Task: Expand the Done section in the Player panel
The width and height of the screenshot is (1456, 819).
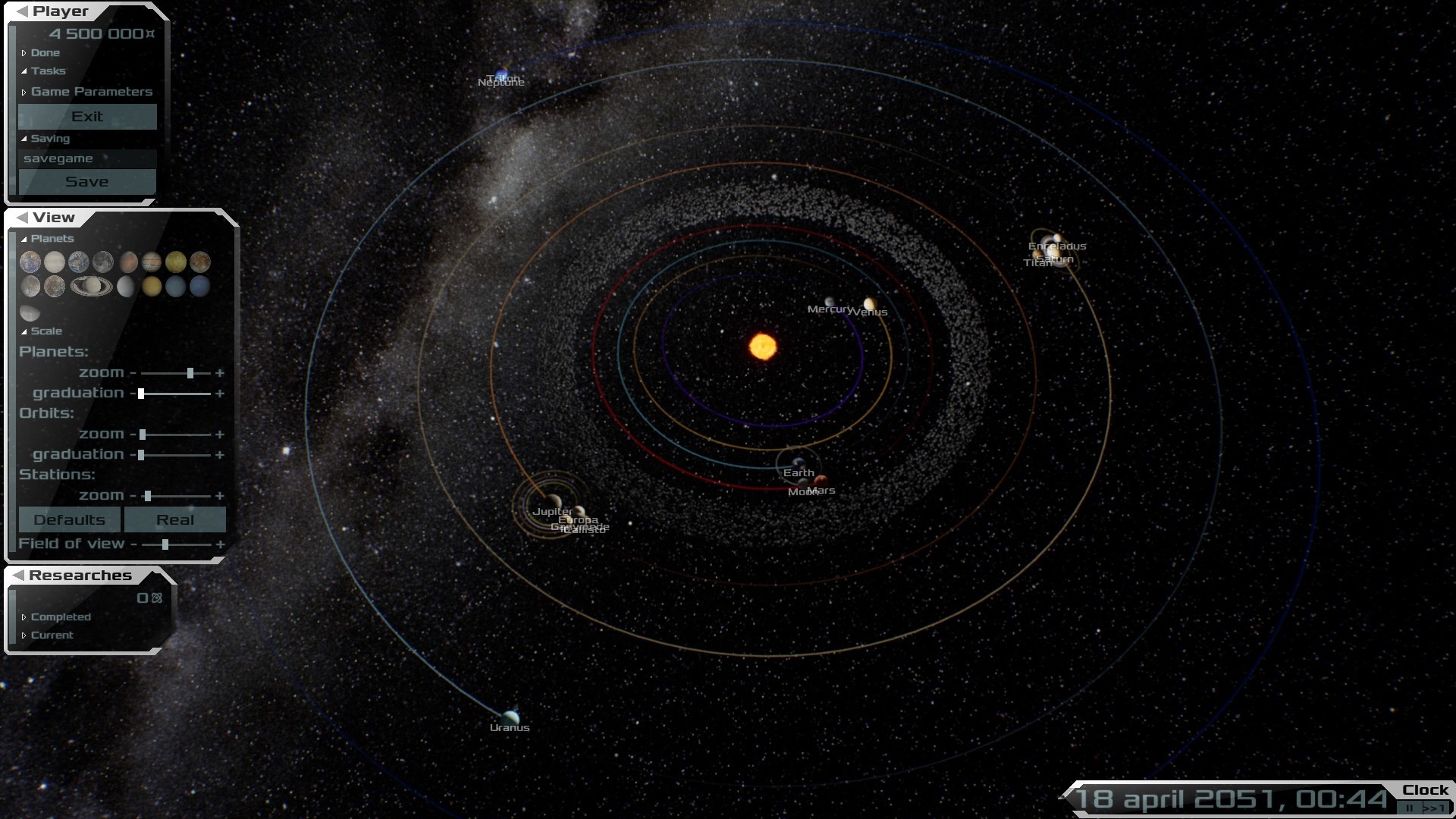Action: (x=45, y=53)
